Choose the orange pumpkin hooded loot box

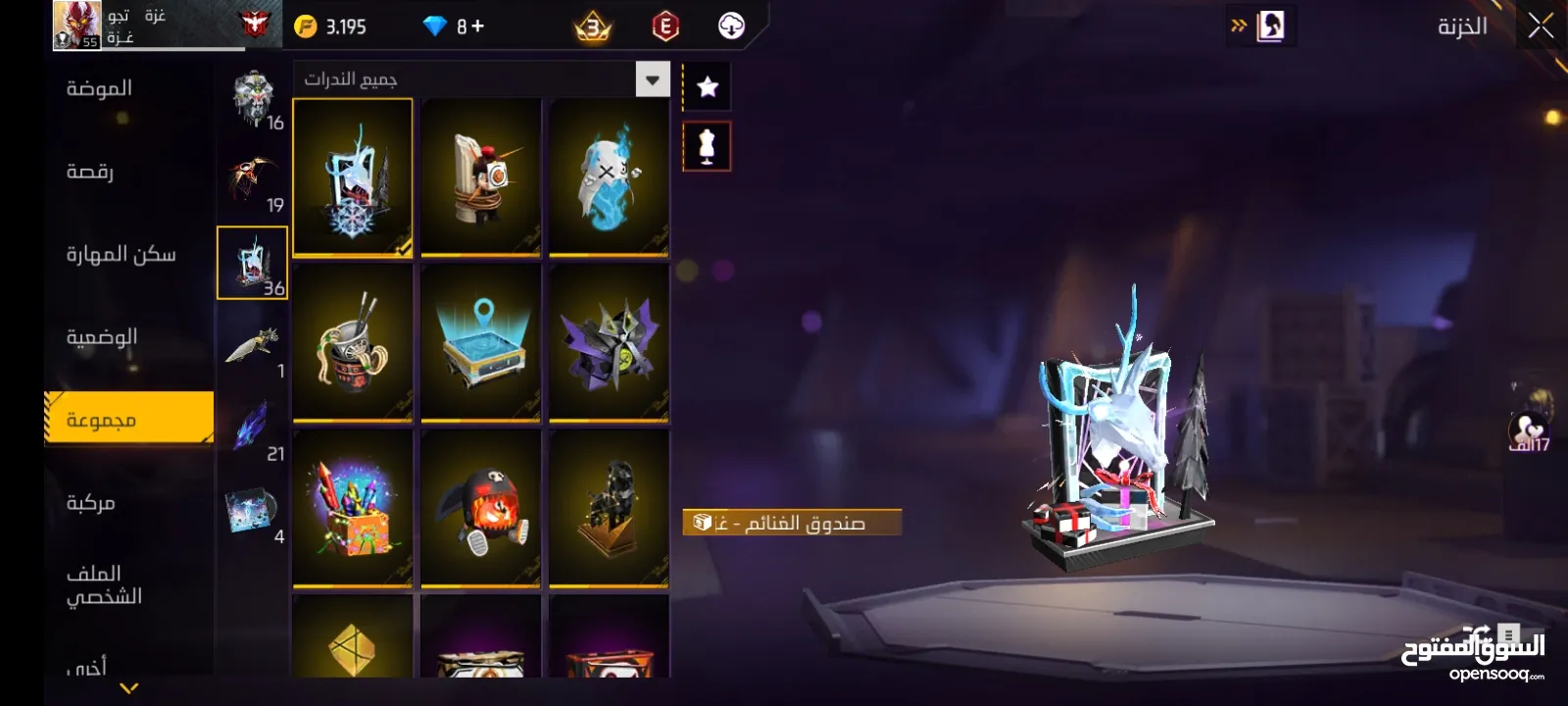click(480, 509)
